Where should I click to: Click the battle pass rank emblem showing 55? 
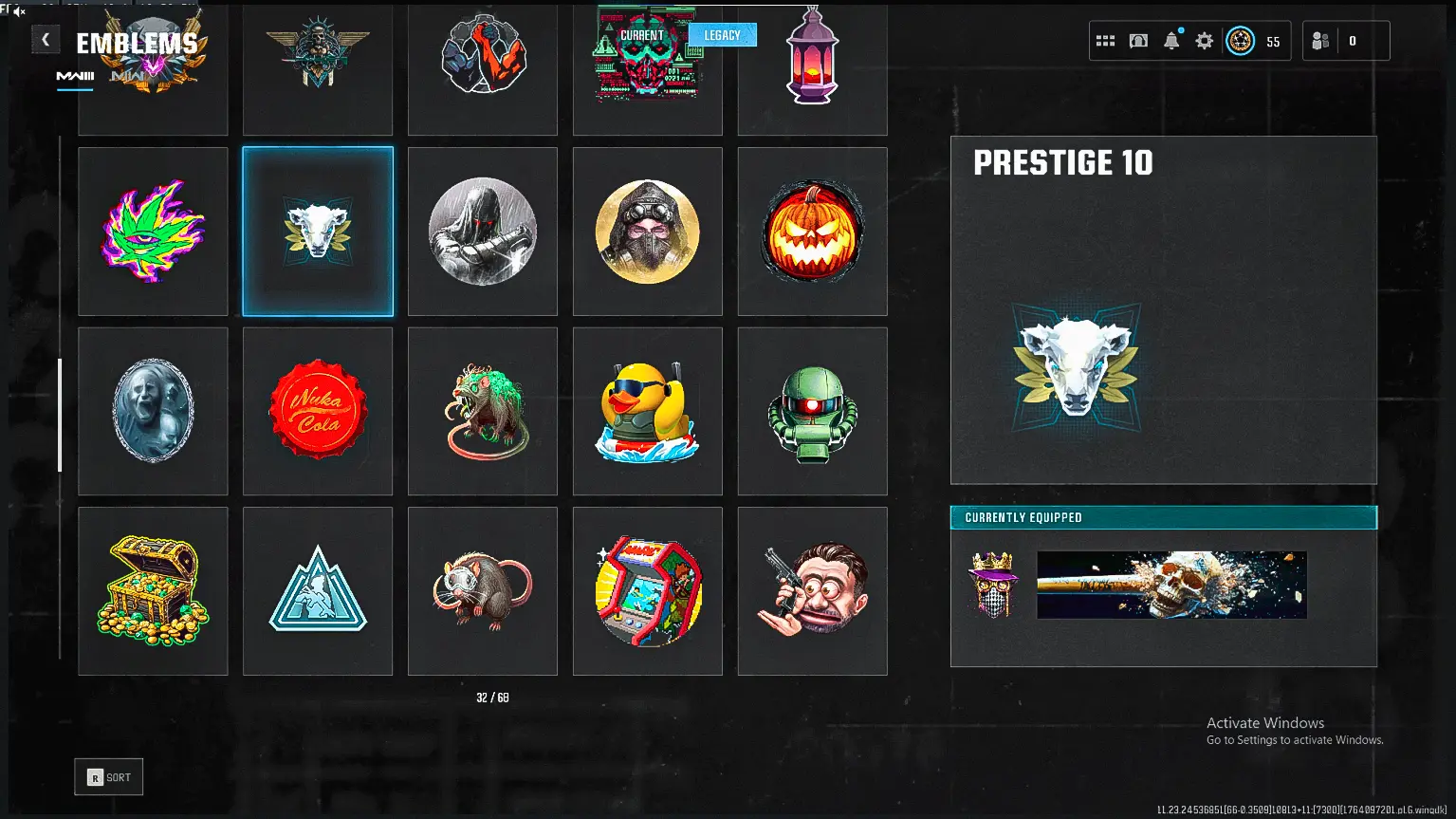1240,40
